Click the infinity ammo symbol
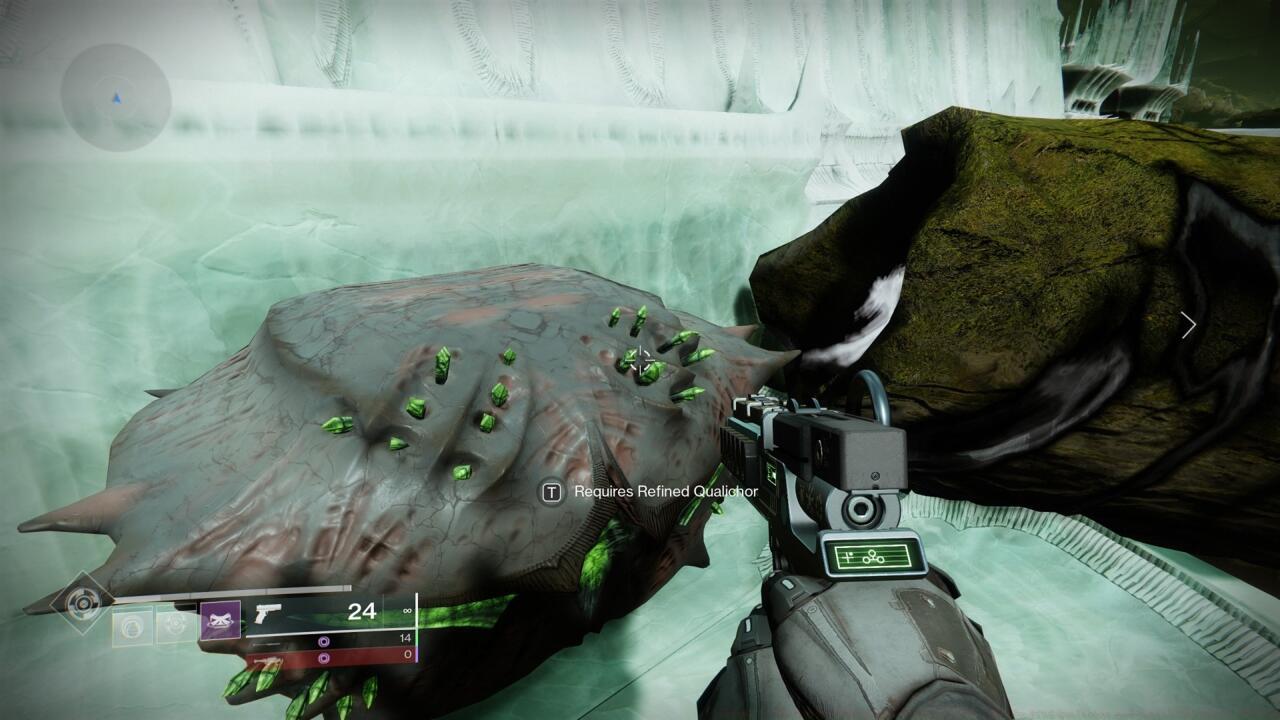This screenshot has height=720, width=1280. pos(406,610)
